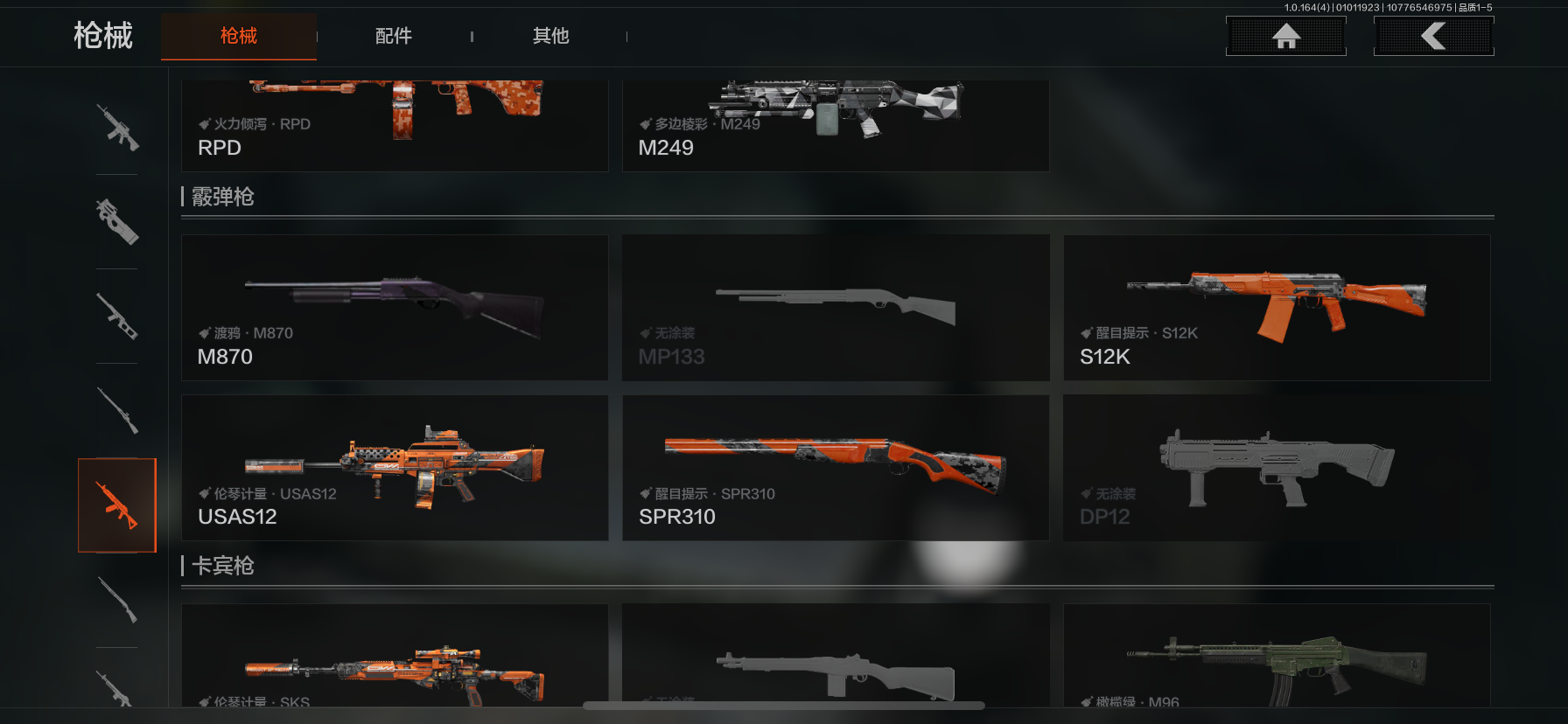Select the RPD machine gun card

[395, 126]
